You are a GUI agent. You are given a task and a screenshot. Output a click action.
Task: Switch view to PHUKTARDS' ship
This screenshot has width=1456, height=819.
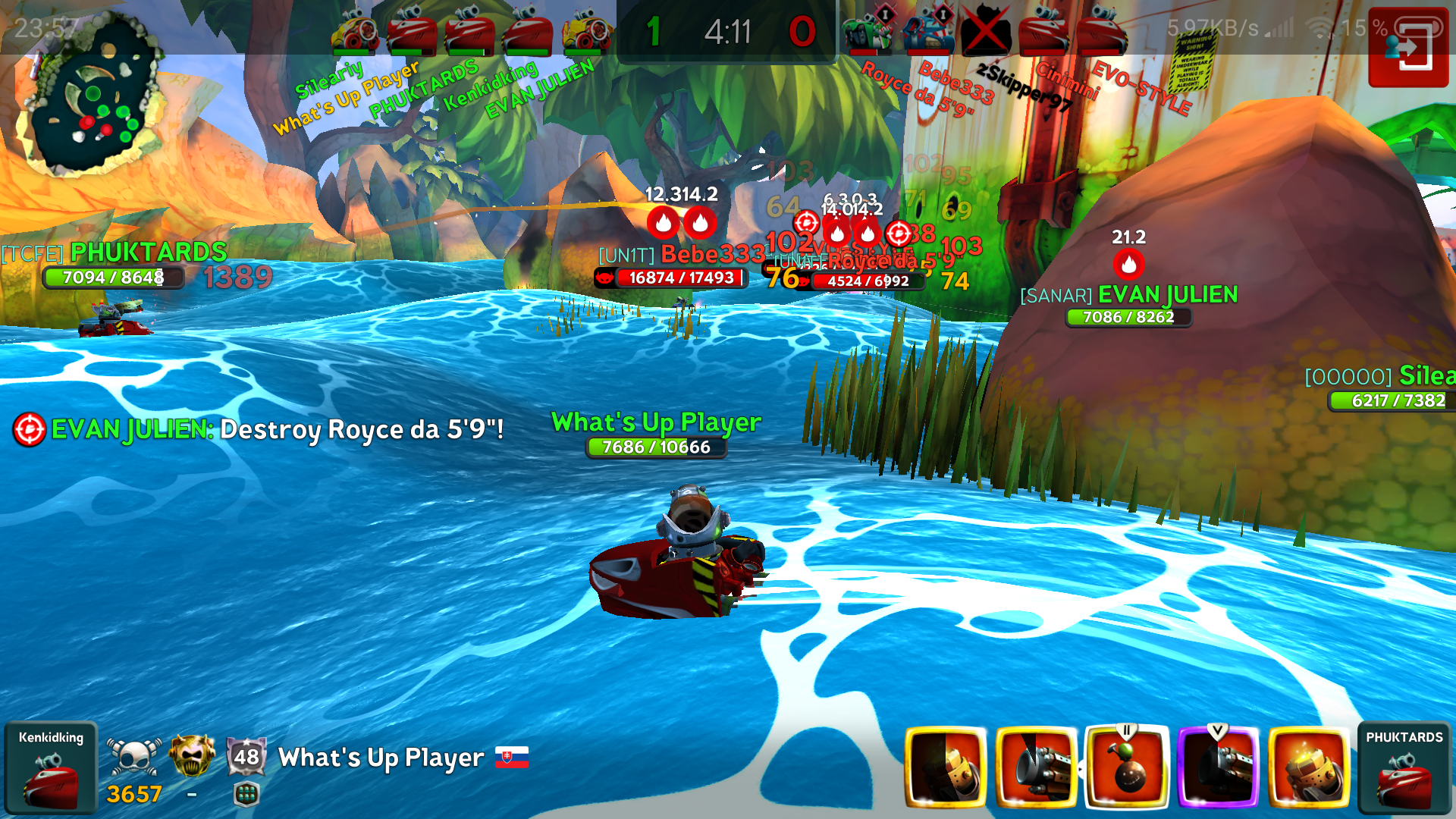[1404, 767]
